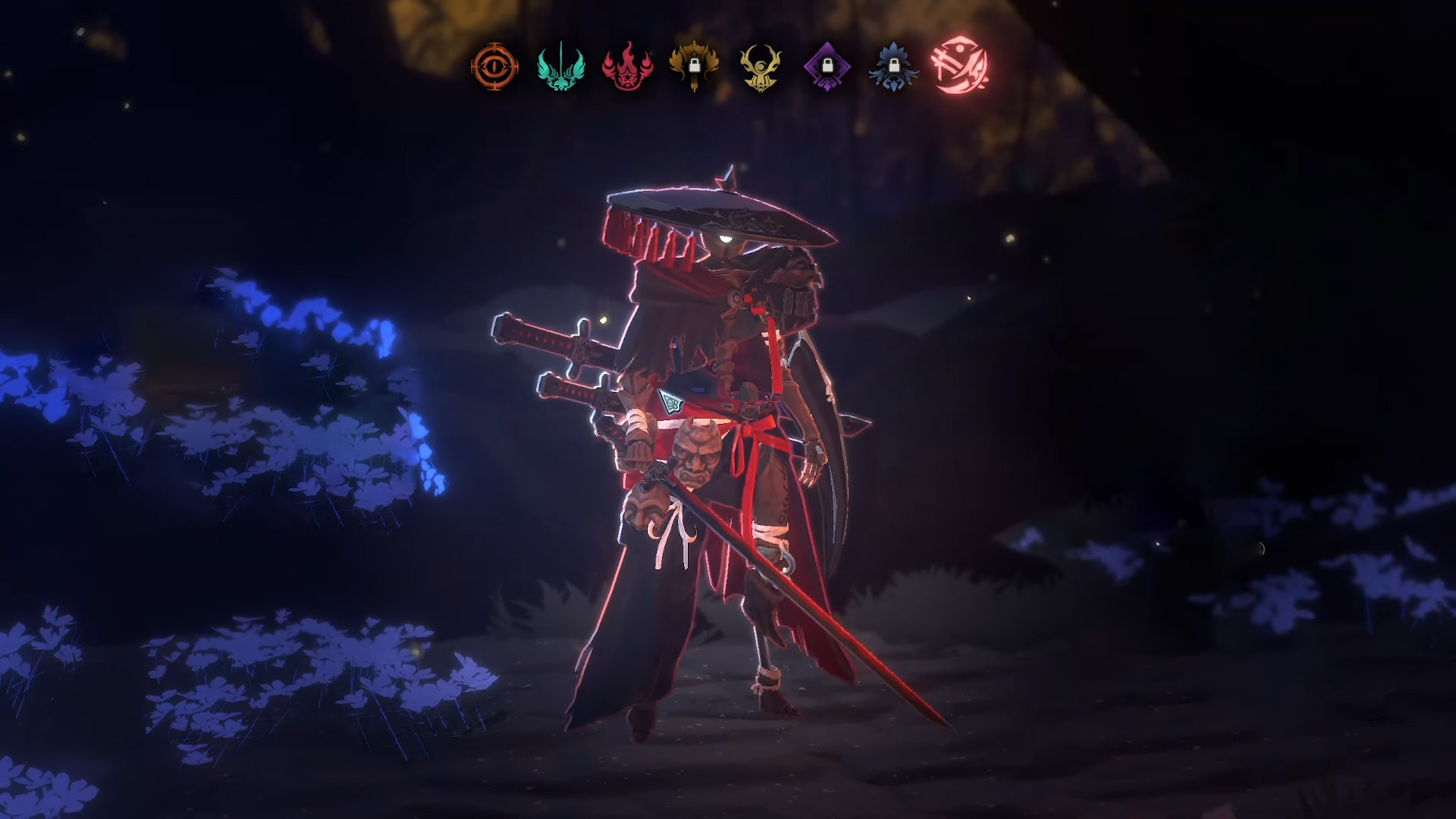Image resolution: width=1456 pixels, height=819 pixels.
Task: Select the orange eye crosshair emblem
Action: pos(494,67)
